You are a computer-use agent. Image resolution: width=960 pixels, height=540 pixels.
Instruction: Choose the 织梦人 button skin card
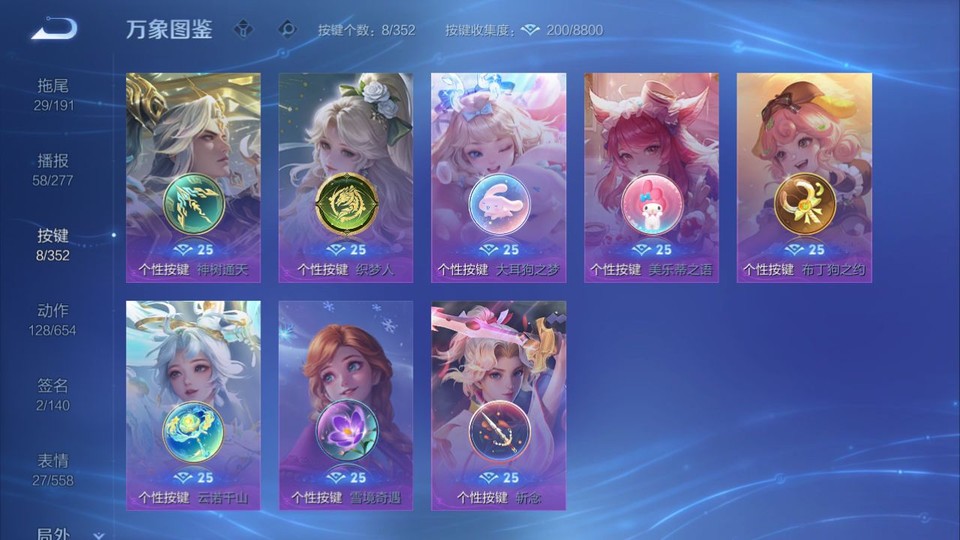[346, 177]
